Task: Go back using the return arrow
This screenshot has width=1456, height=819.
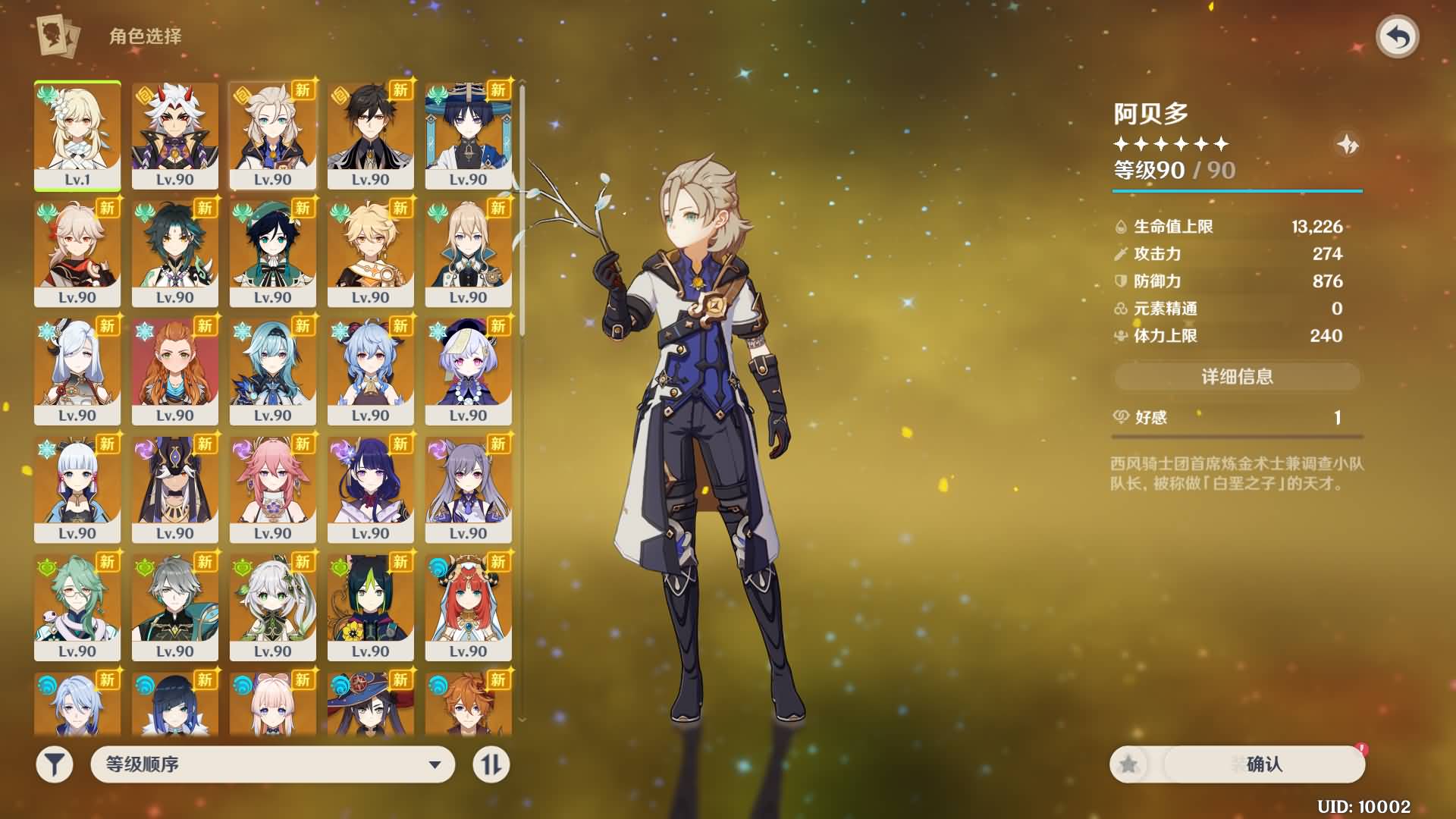Action: [x=1398, y=36]
